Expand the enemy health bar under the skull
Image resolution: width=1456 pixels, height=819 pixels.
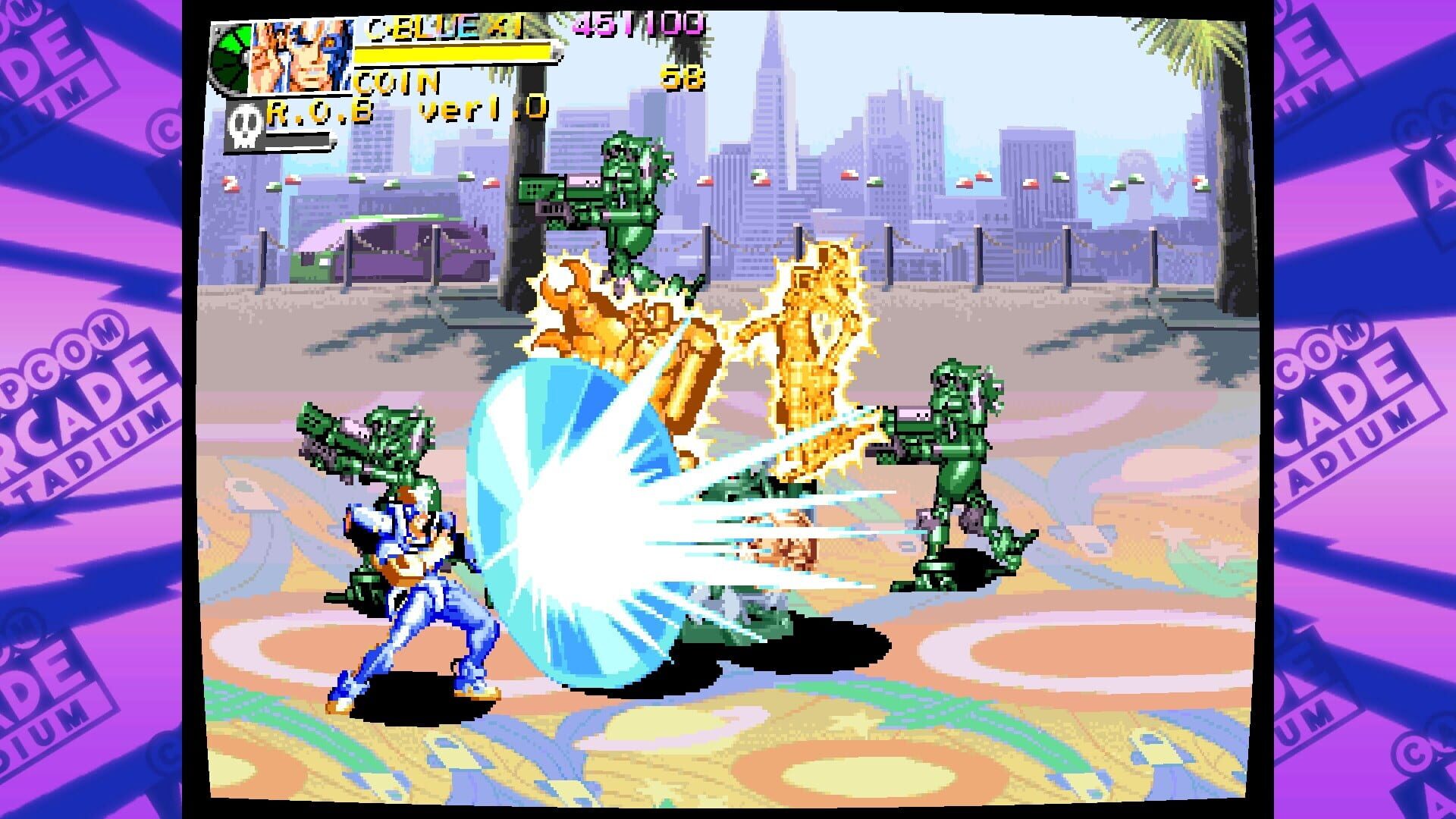point(298,141)
